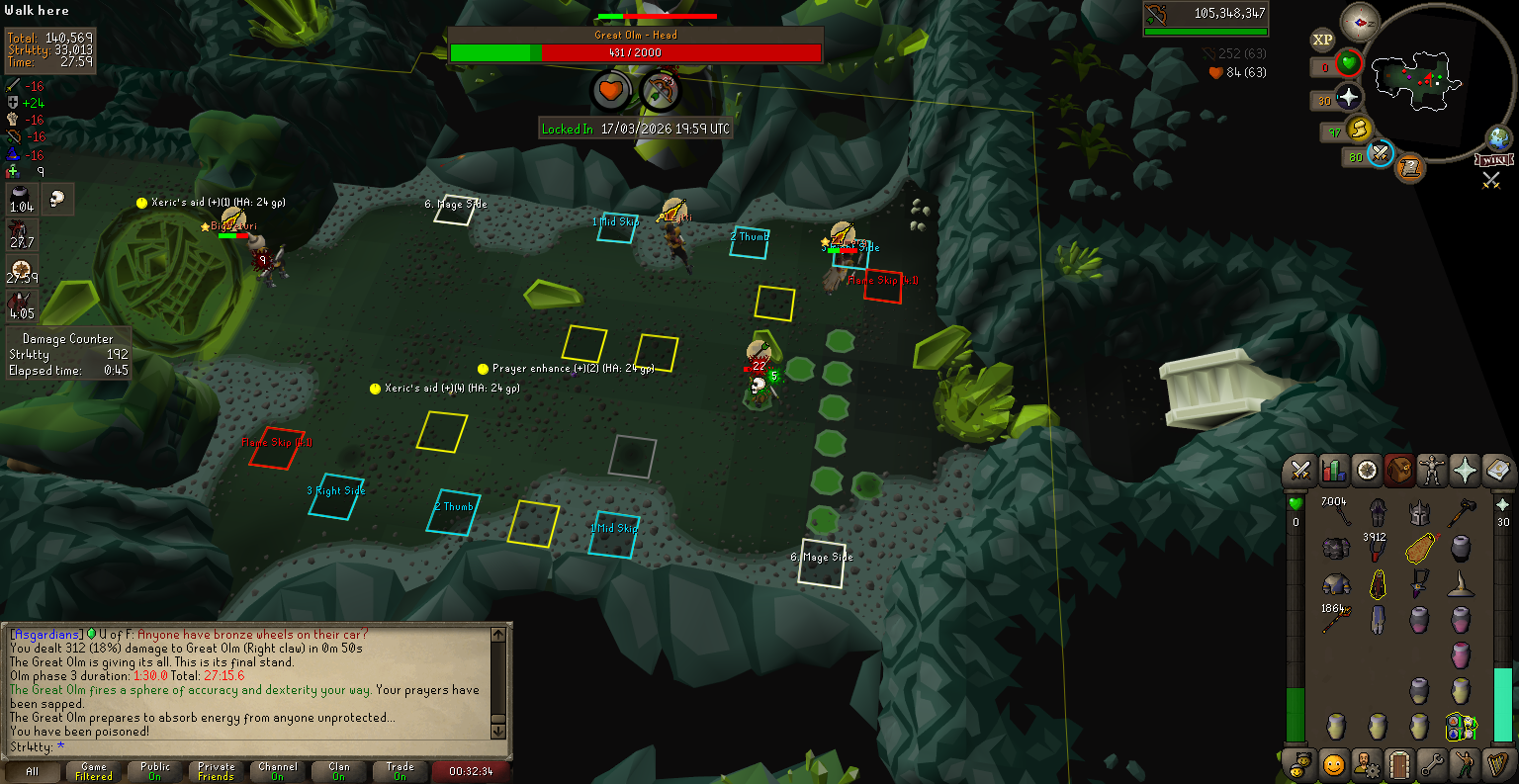Open the world map globe
This screenshot has height=784, width=1519.
pyautogui.click(x=1500, y=137)
